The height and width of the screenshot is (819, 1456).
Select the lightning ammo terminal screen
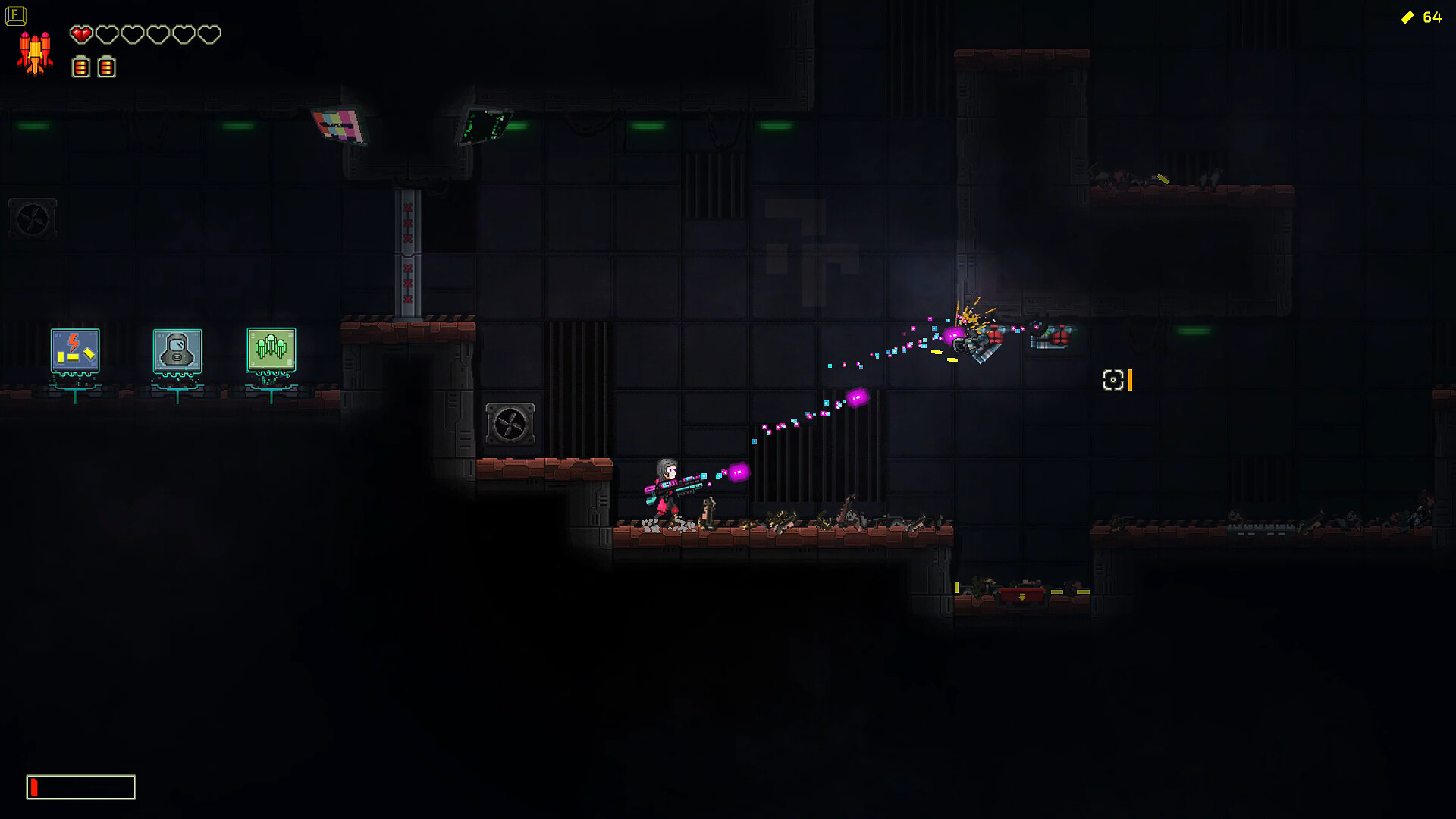[x=74, y=351]
